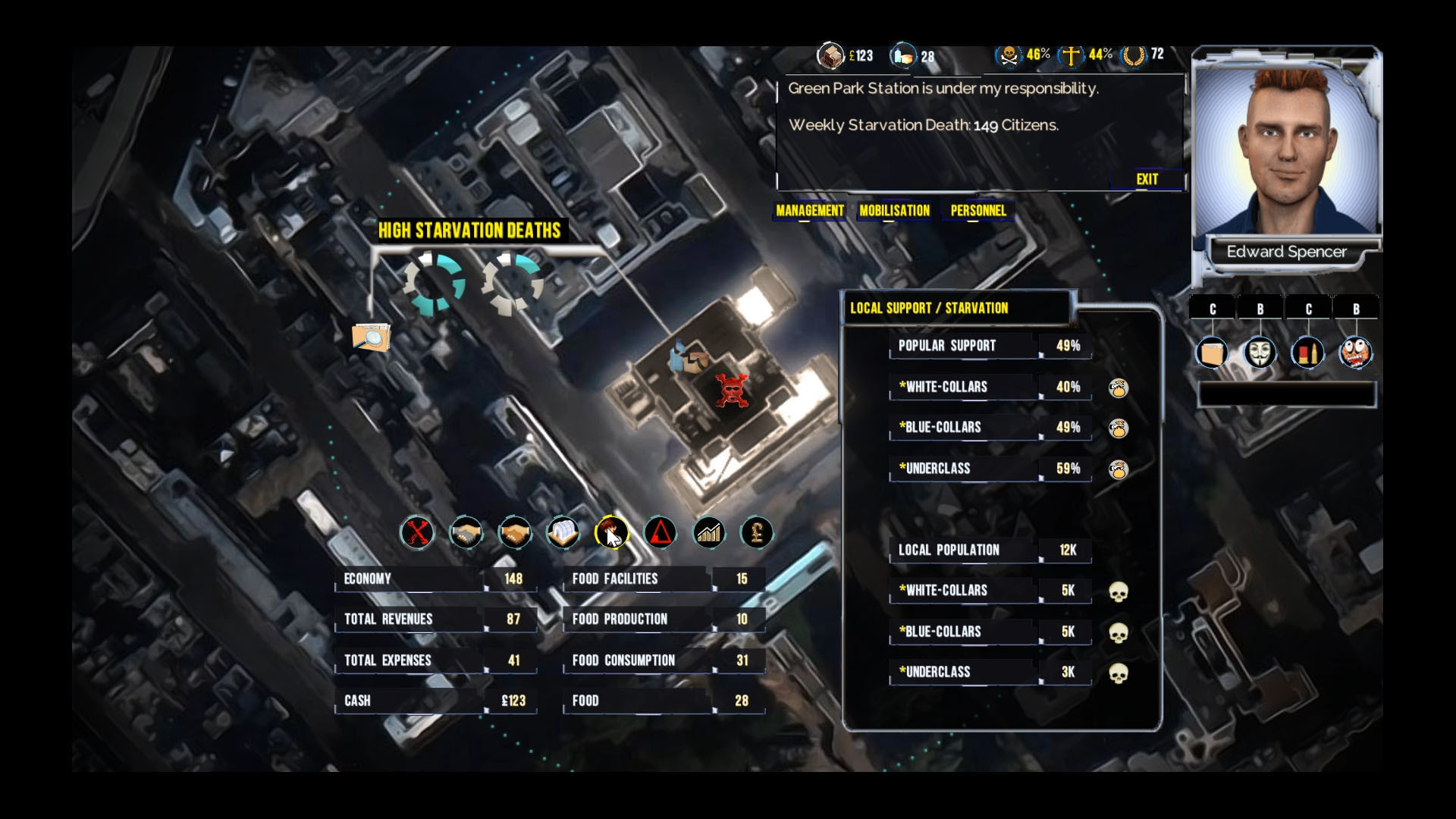Open the Personnel tab

pyautogui.click(x=979, y=212)
